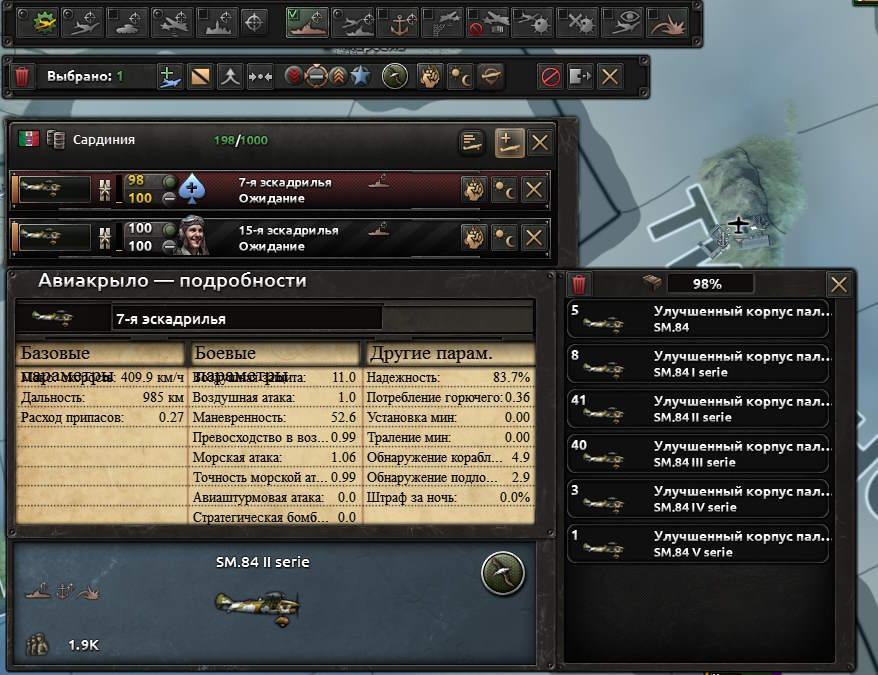Assign an ace to 7-я эскадрилья
The image size is (878, 675).
[191, 189]
